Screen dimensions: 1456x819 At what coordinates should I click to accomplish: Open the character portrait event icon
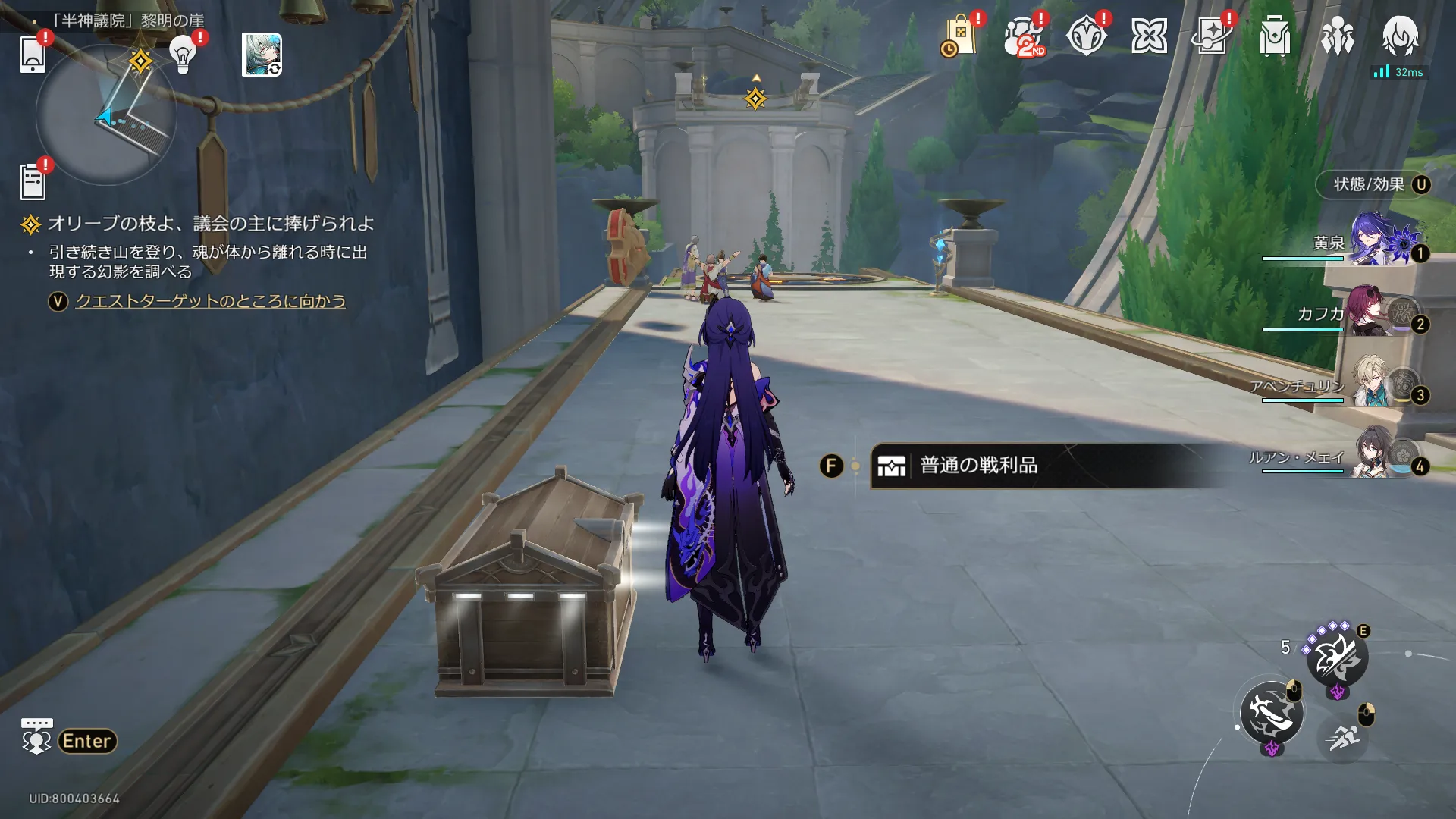pyautogui.click(x=262, y=55)
